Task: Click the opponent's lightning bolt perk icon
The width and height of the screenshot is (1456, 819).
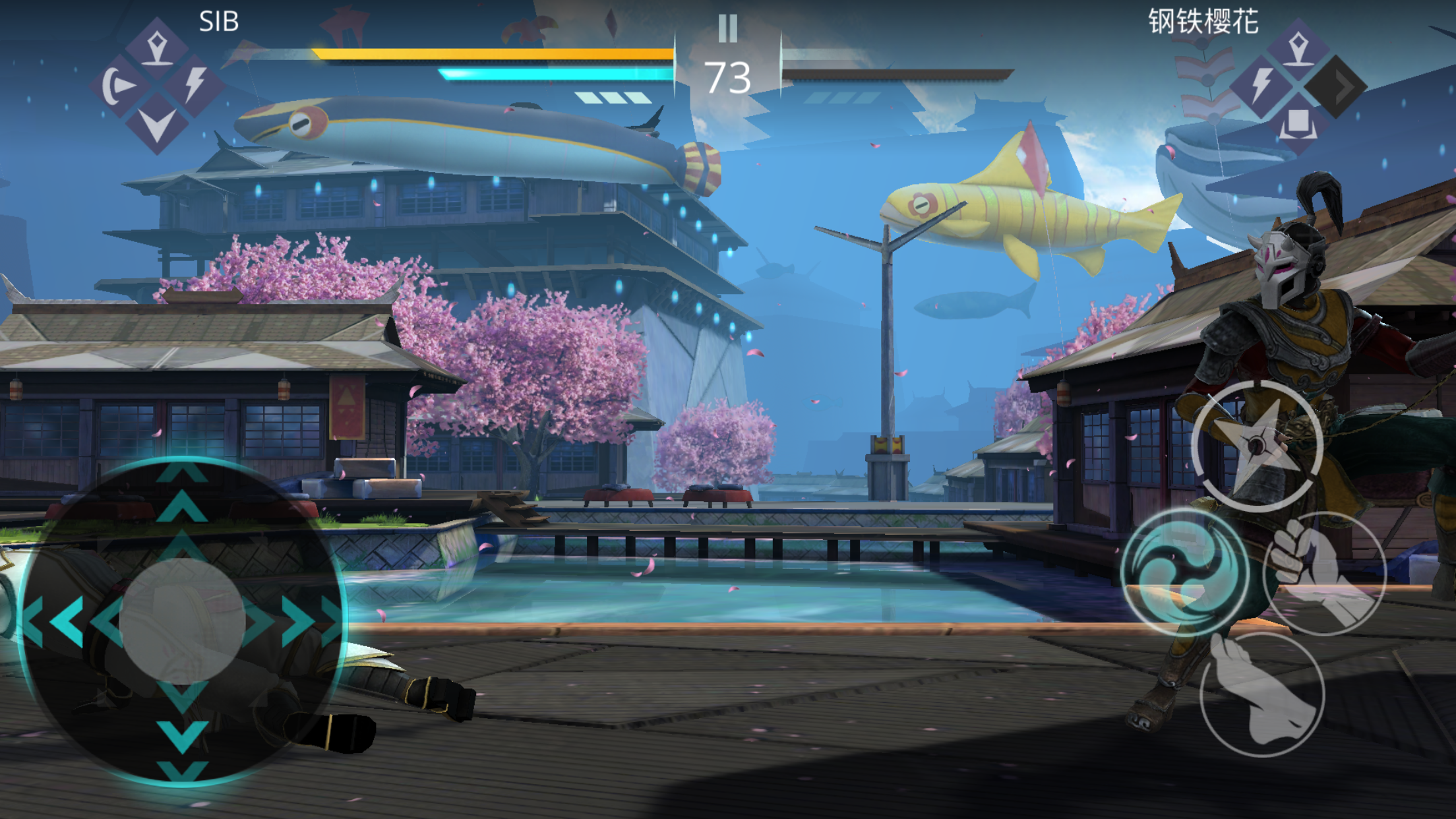Action: click(x=1261, y=86)
